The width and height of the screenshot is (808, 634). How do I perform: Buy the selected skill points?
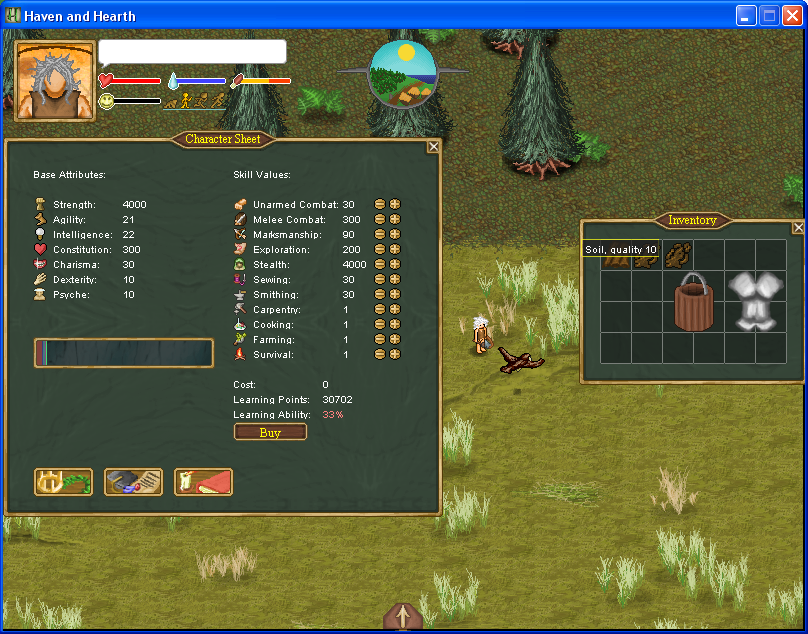270,432
